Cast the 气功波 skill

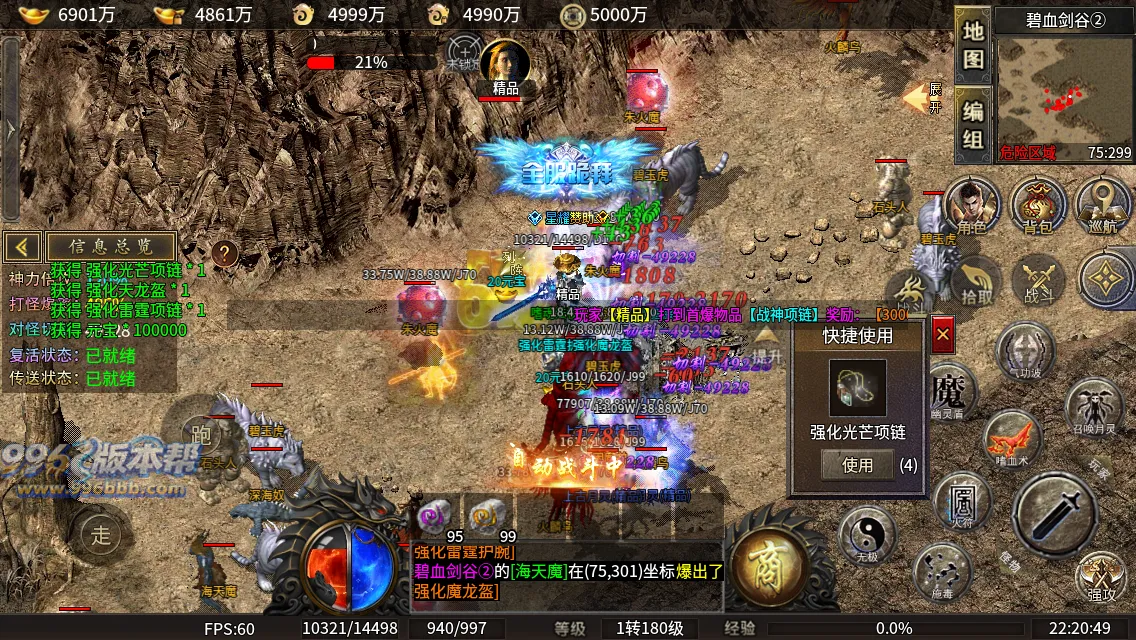click(1024, 352)
